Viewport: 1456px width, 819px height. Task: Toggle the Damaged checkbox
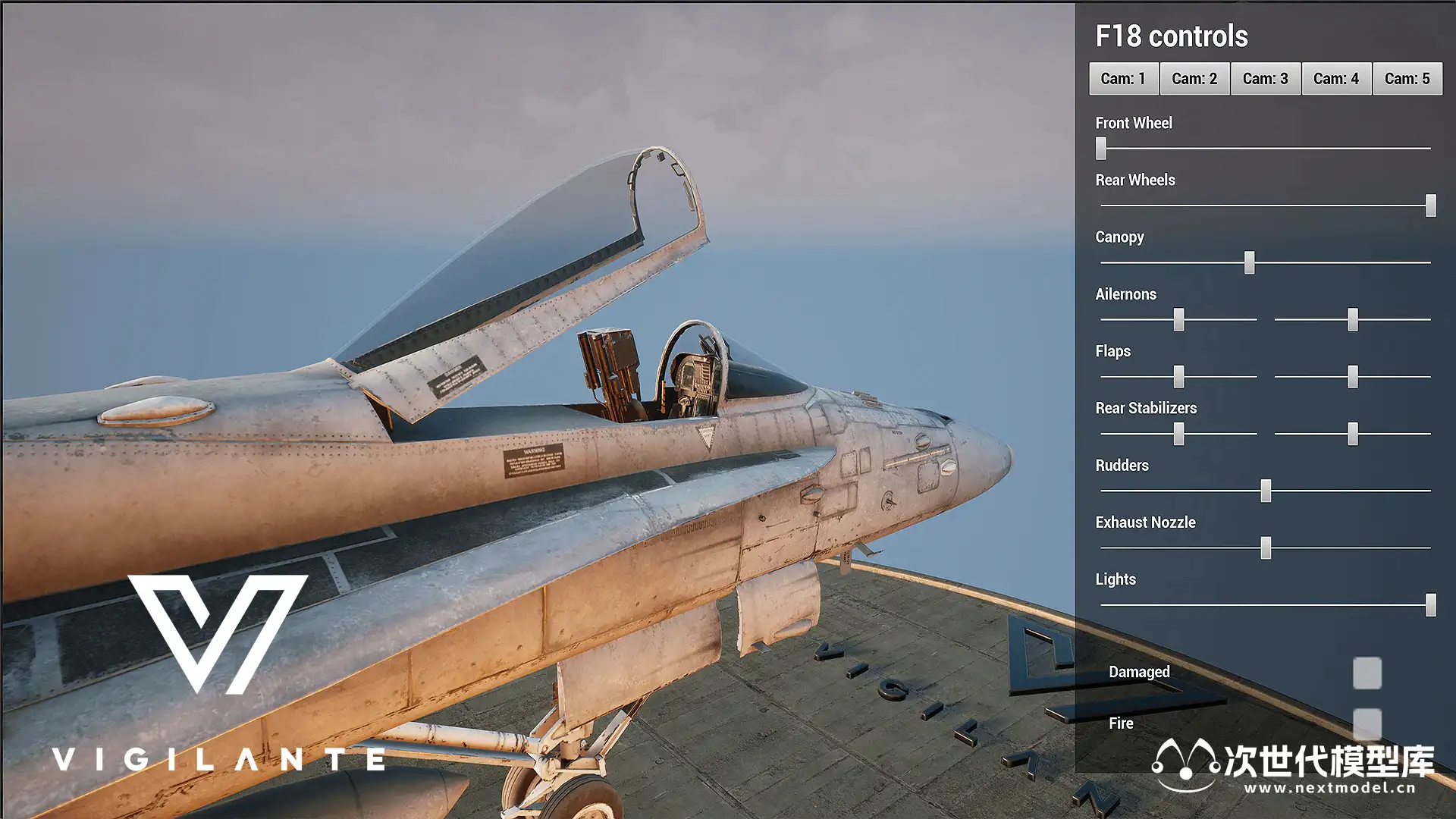pos(1367,673)
